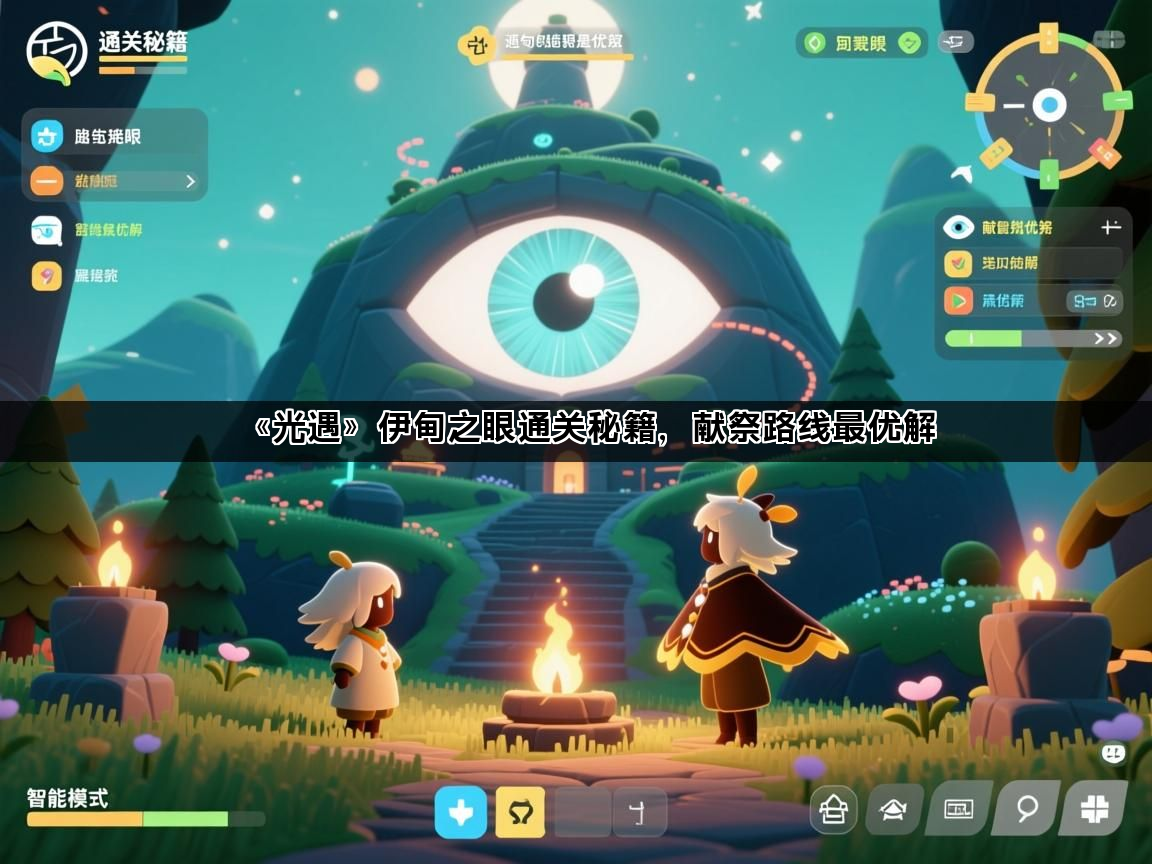Select the red marker on the compass ring
The height and width of the screenshot is (864, 1152).
[x=1103, y=152]
